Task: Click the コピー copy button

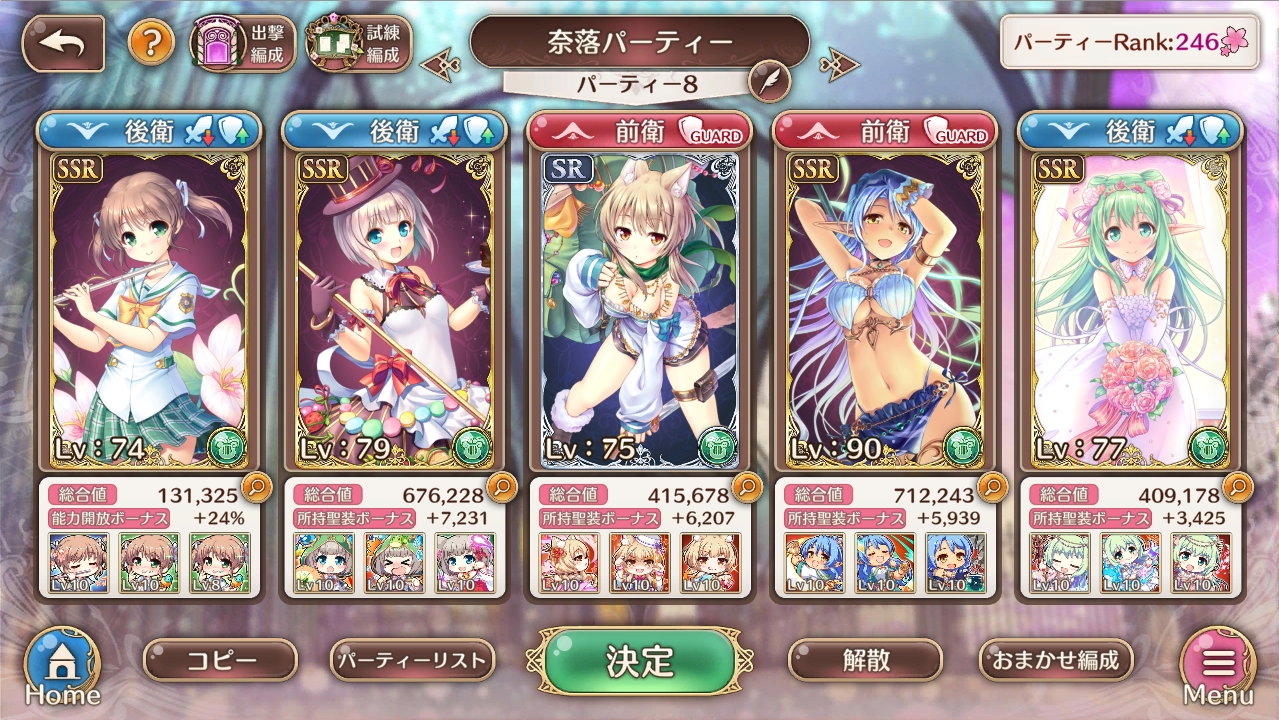Action: [x=220, y=660]
